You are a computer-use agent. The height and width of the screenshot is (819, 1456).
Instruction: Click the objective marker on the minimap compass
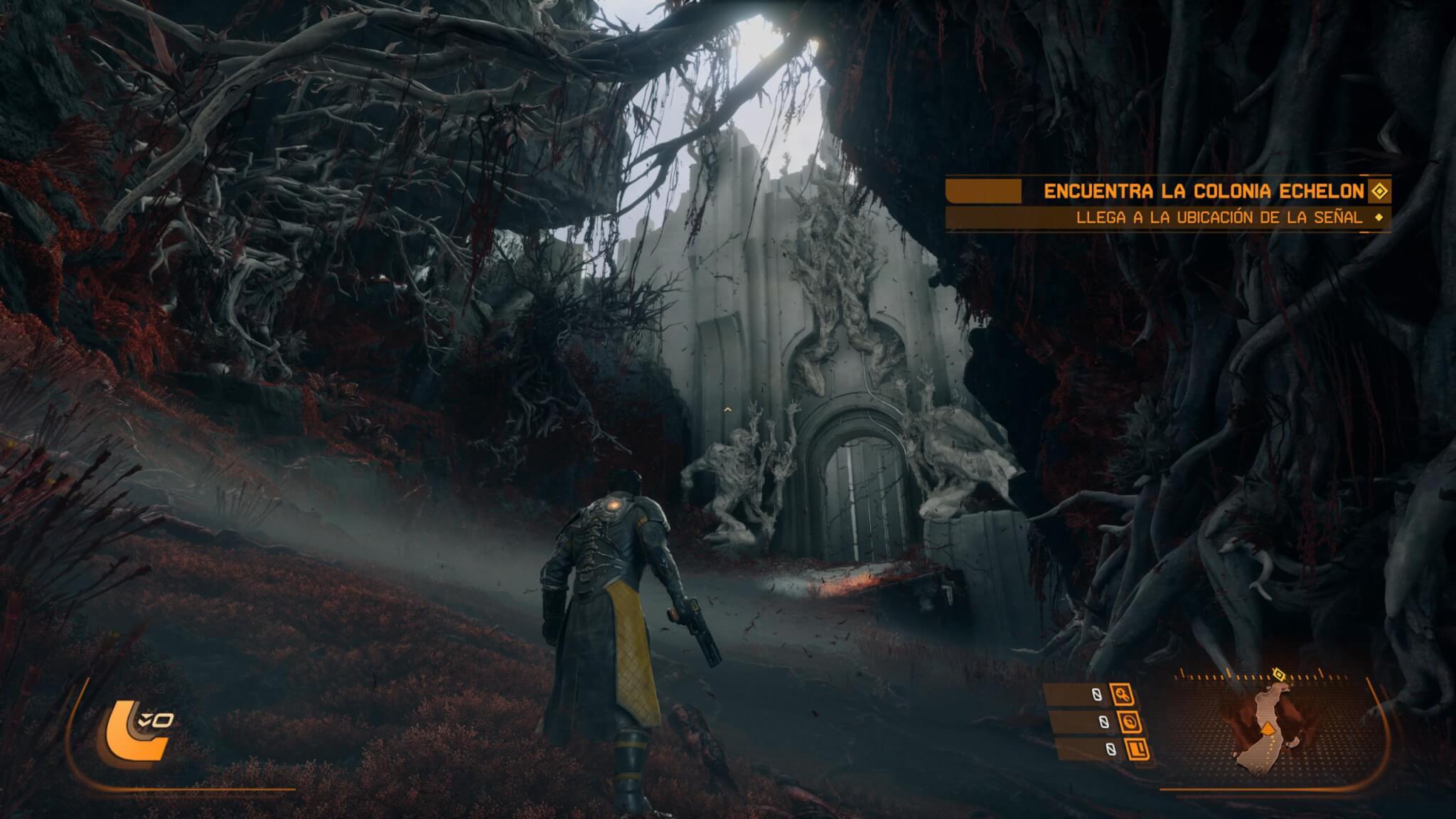pos(1278,673)
